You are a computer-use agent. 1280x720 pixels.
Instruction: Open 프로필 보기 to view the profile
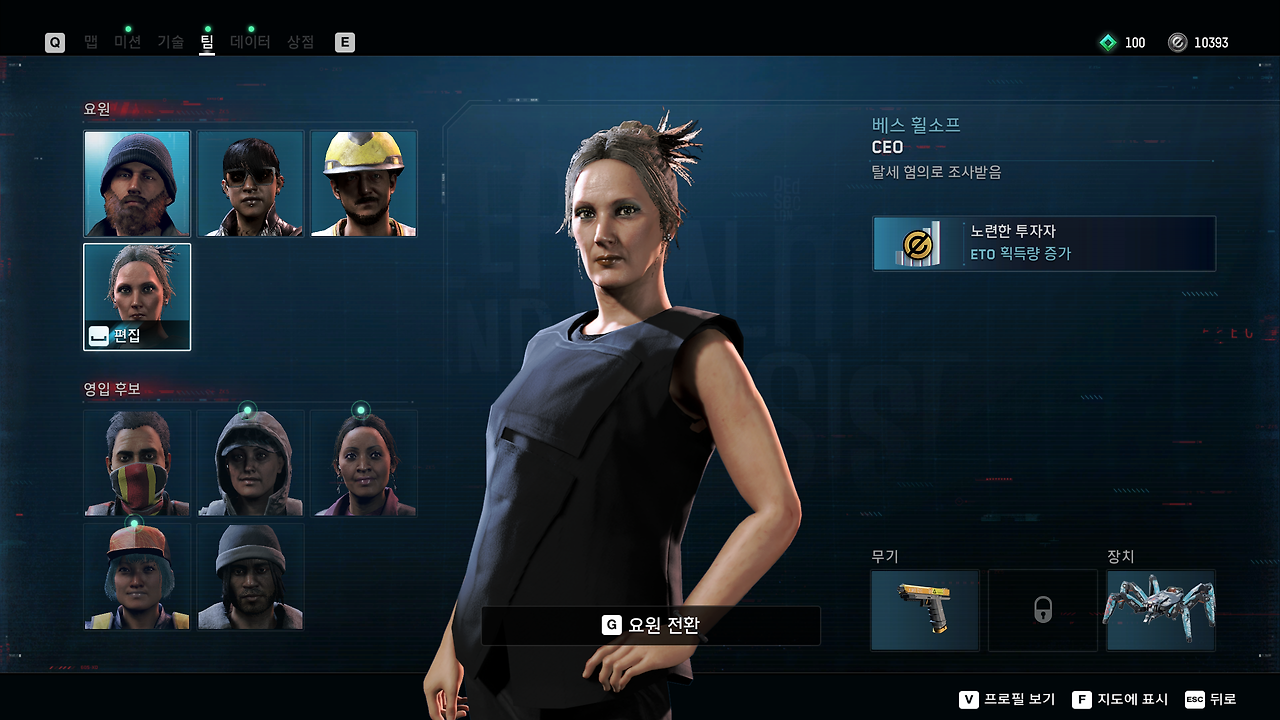1017,699
